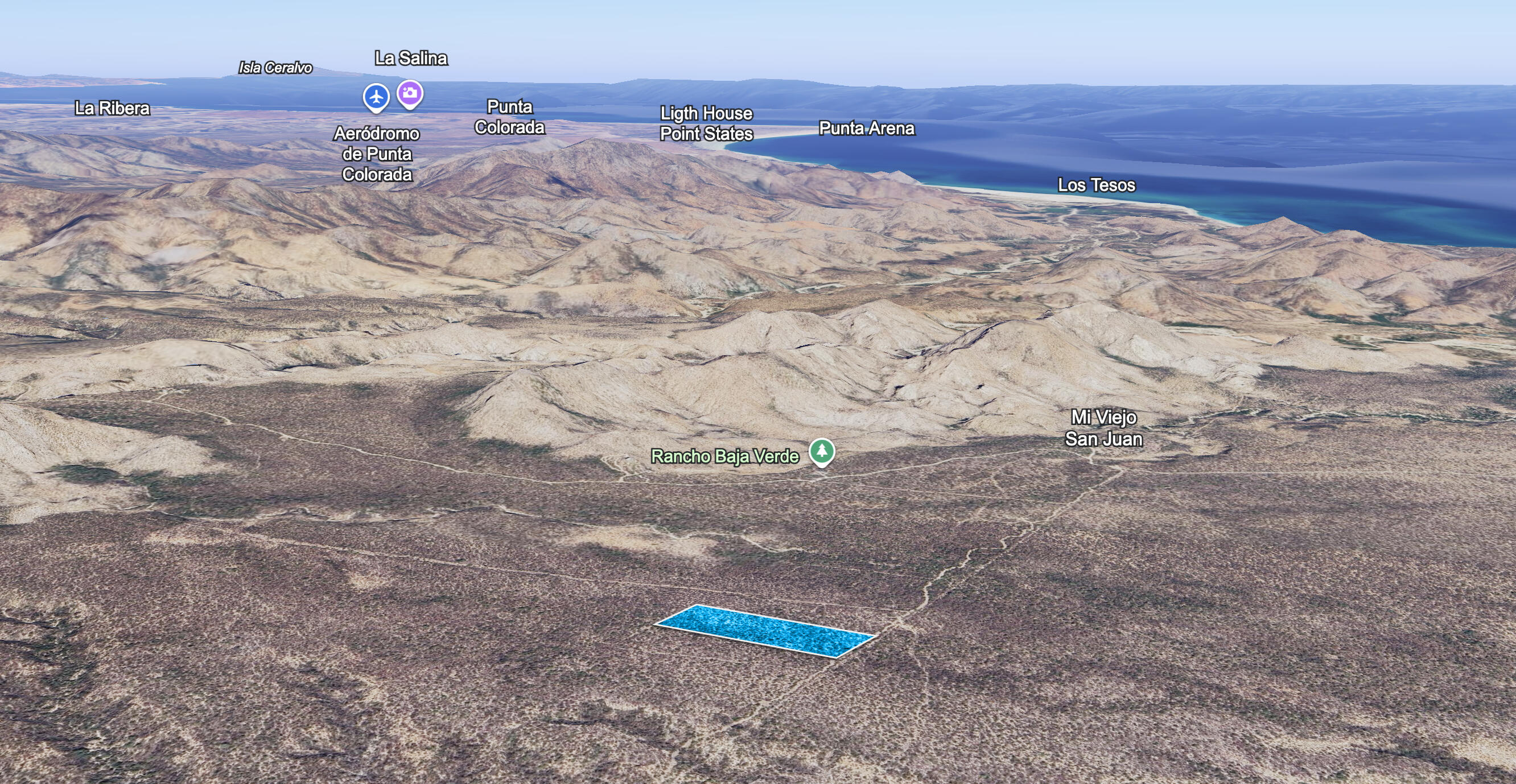Select the Los Tesos place label
The width and height of the screenshot is (1516, 784).
point(1097,185)
